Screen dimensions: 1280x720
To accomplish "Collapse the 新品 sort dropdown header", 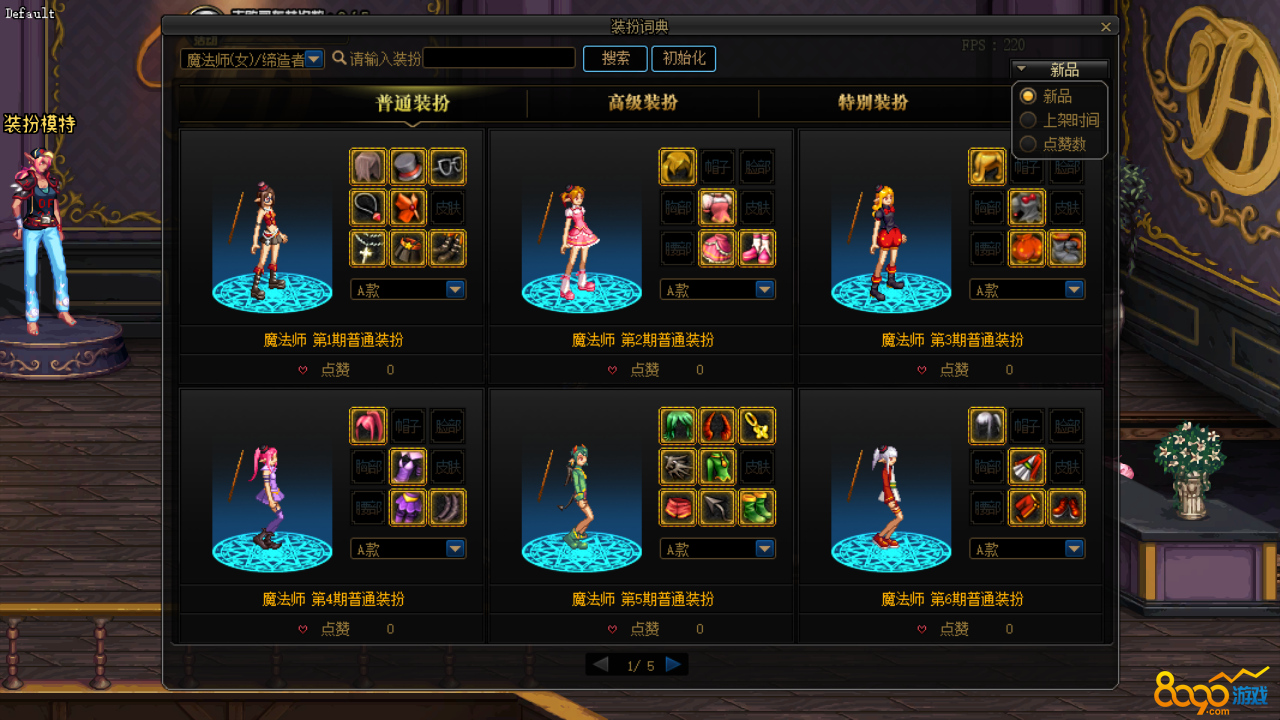I will (1060, 70).
